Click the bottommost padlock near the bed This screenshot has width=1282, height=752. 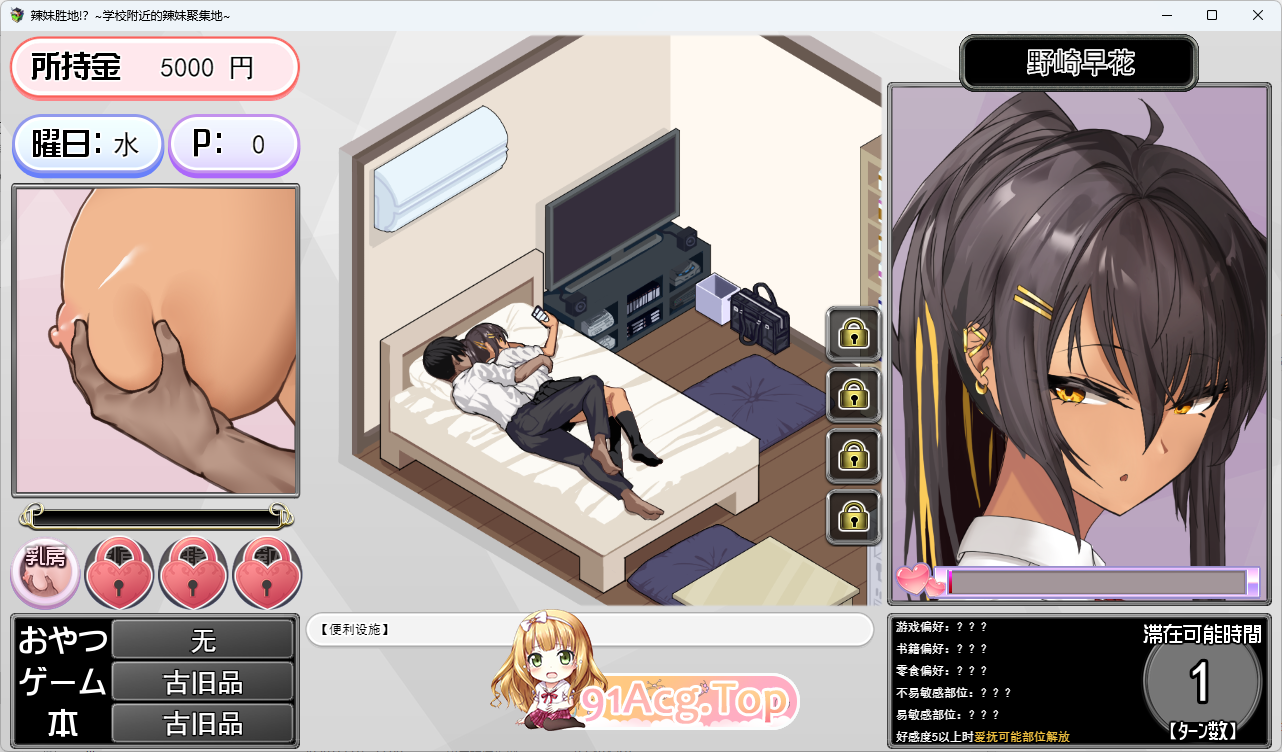[x=853, y=516]
